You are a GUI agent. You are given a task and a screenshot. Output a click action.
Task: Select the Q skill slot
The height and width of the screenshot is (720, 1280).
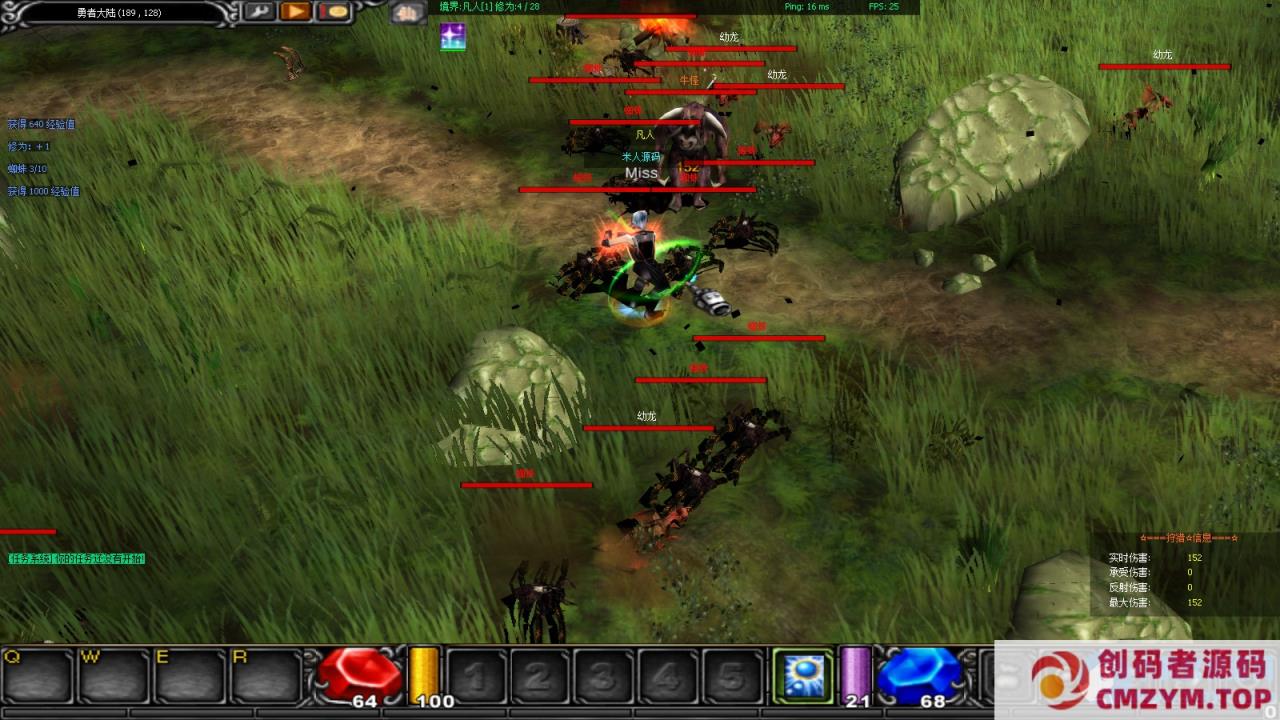click(x=37, y=675)
